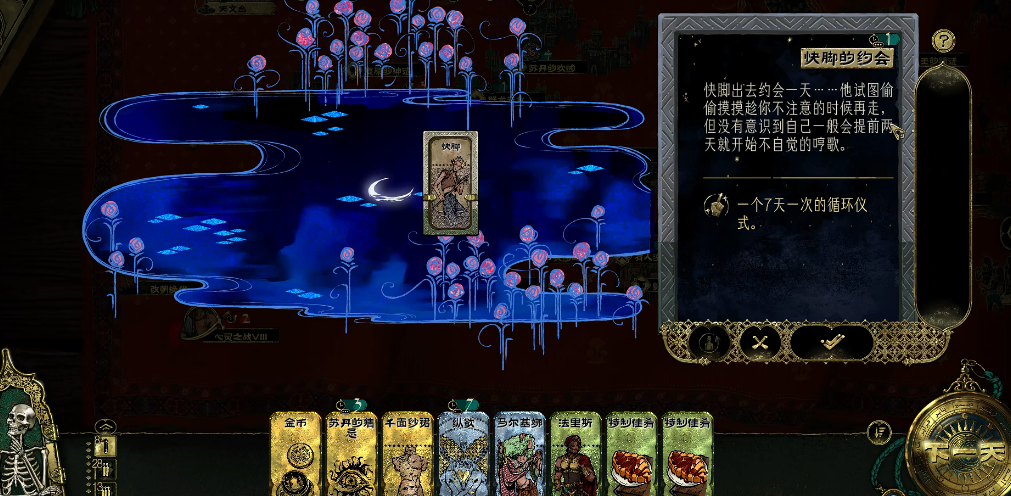Confirm the ritual with the checkmark button
Viewport: 1011px width, 496px height.
[x=831, y=342]
